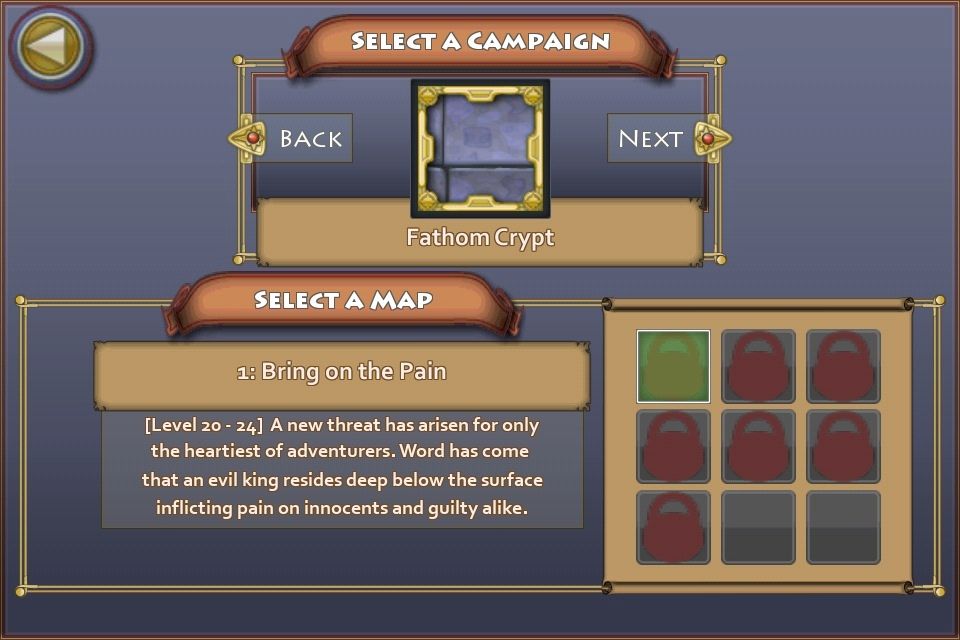Select the 1: Bring on the Pain map banner

342,372
